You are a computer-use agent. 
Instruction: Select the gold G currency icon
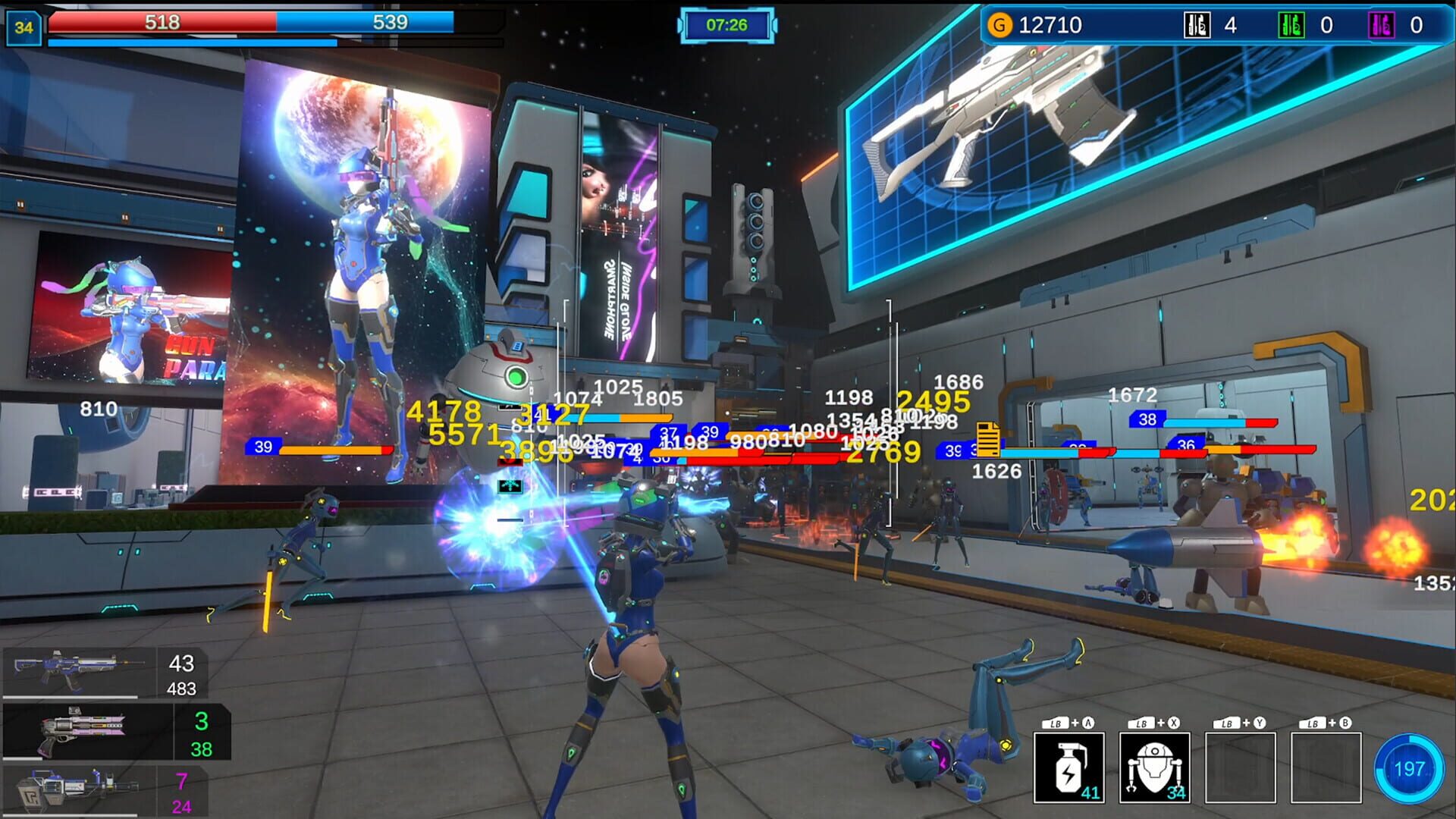click(1001, 24)
